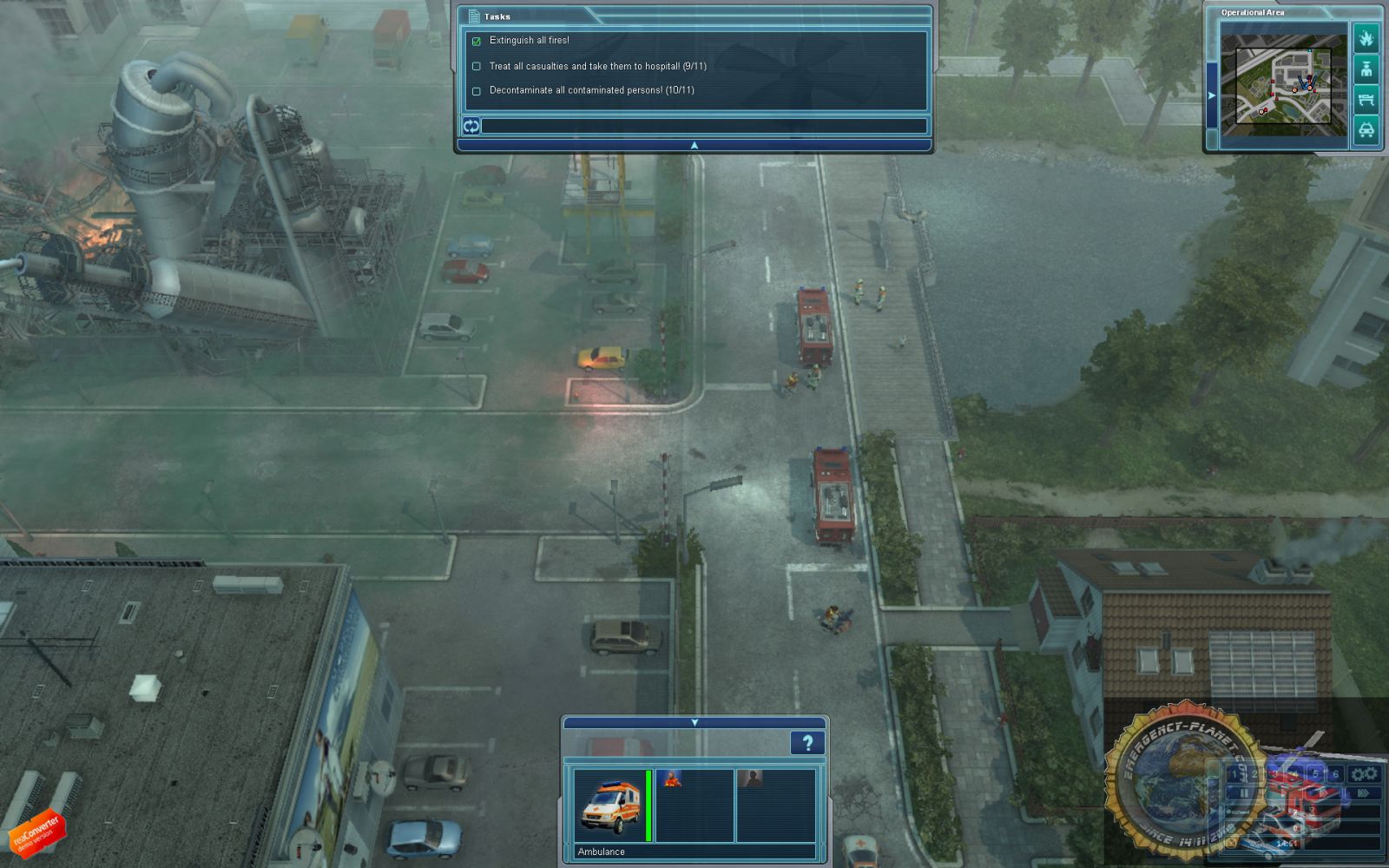Select the 'Decontaminate all contaminated persons' task
The image size is (1389, 868).
coord(591,90)
